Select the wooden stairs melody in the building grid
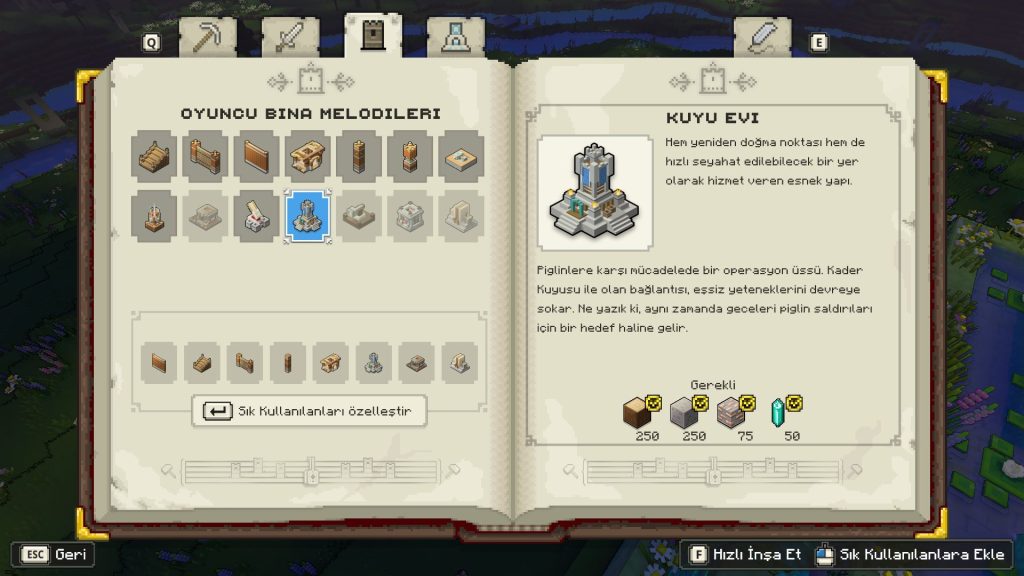 point(155,156)
